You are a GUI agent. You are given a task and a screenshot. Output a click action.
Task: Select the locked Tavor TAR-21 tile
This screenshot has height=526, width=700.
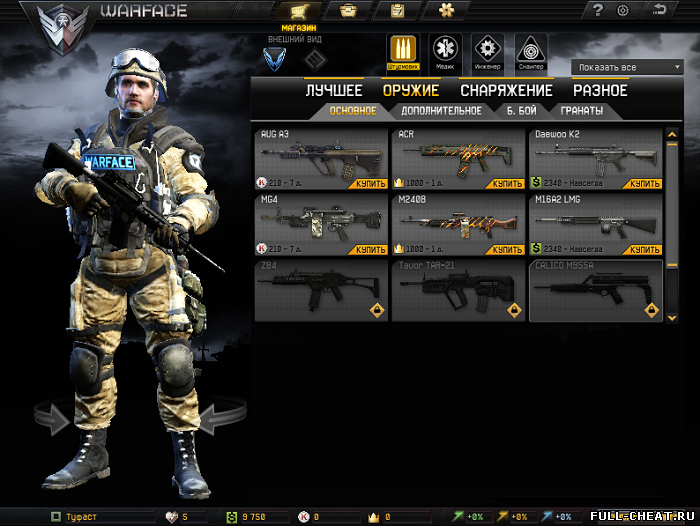458,290
